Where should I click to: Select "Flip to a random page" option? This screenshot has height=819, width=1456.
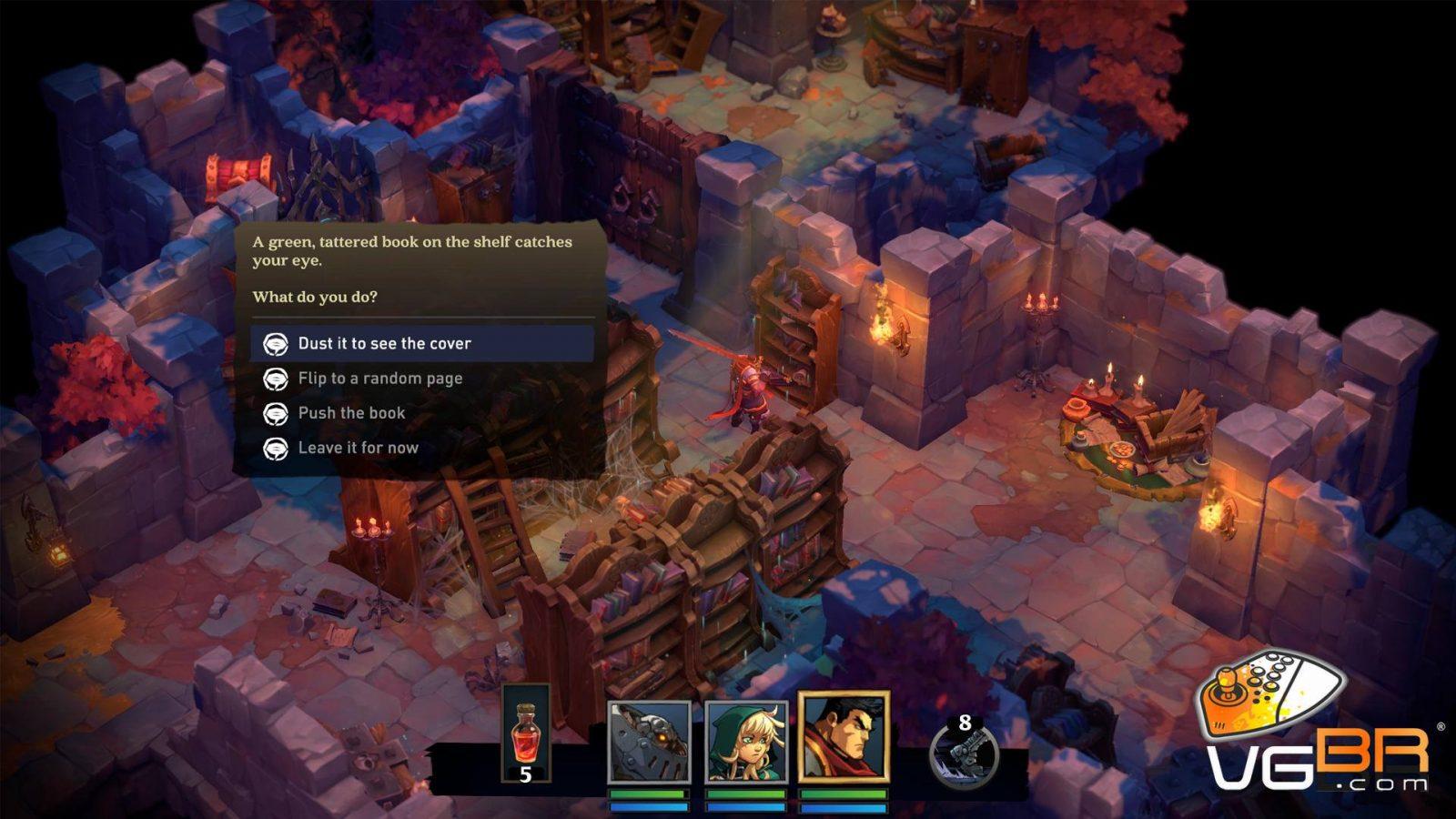pyautogui.click(x=379, y=379)
